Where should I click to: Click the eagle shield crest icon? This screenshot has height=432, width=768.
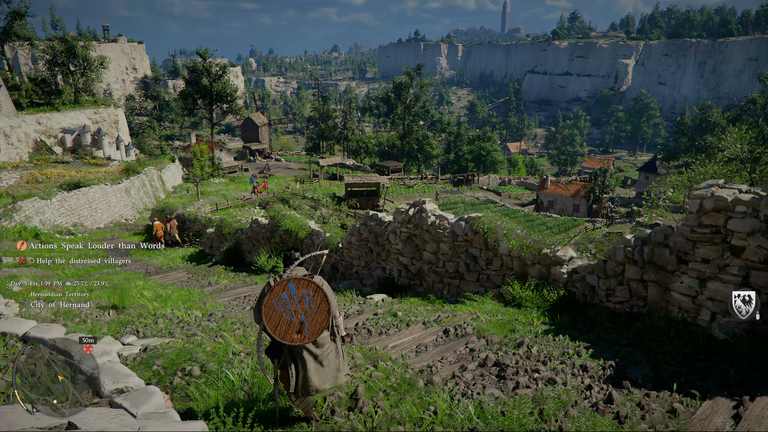[x=743, y=305]
